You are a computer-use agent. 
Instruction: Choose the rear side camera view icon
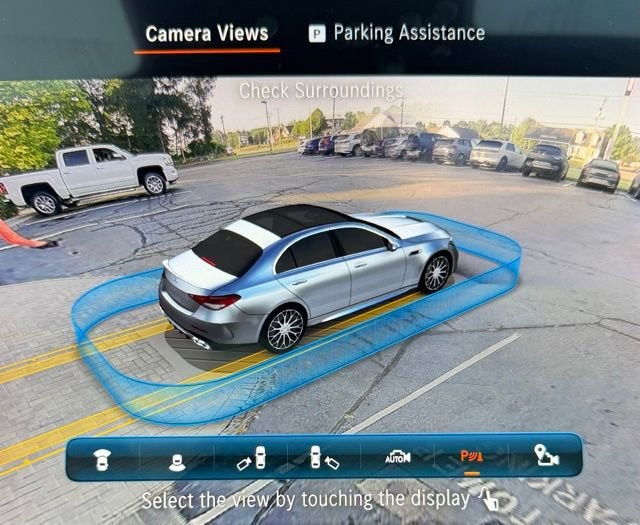coord(324,458)
